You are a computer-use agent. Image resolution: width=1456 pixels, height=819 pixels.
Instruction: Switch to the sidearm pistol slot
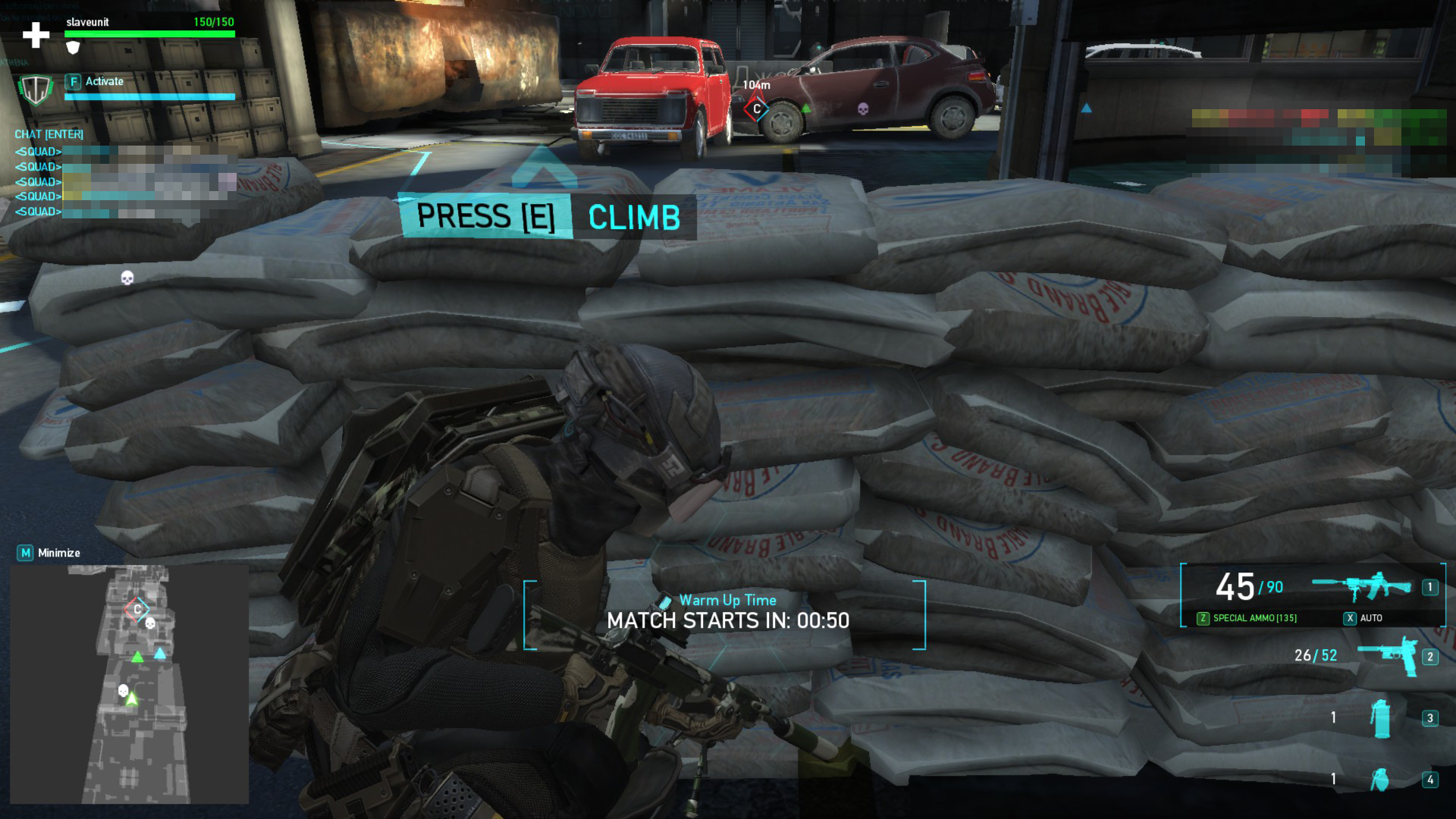point(1387,656)
